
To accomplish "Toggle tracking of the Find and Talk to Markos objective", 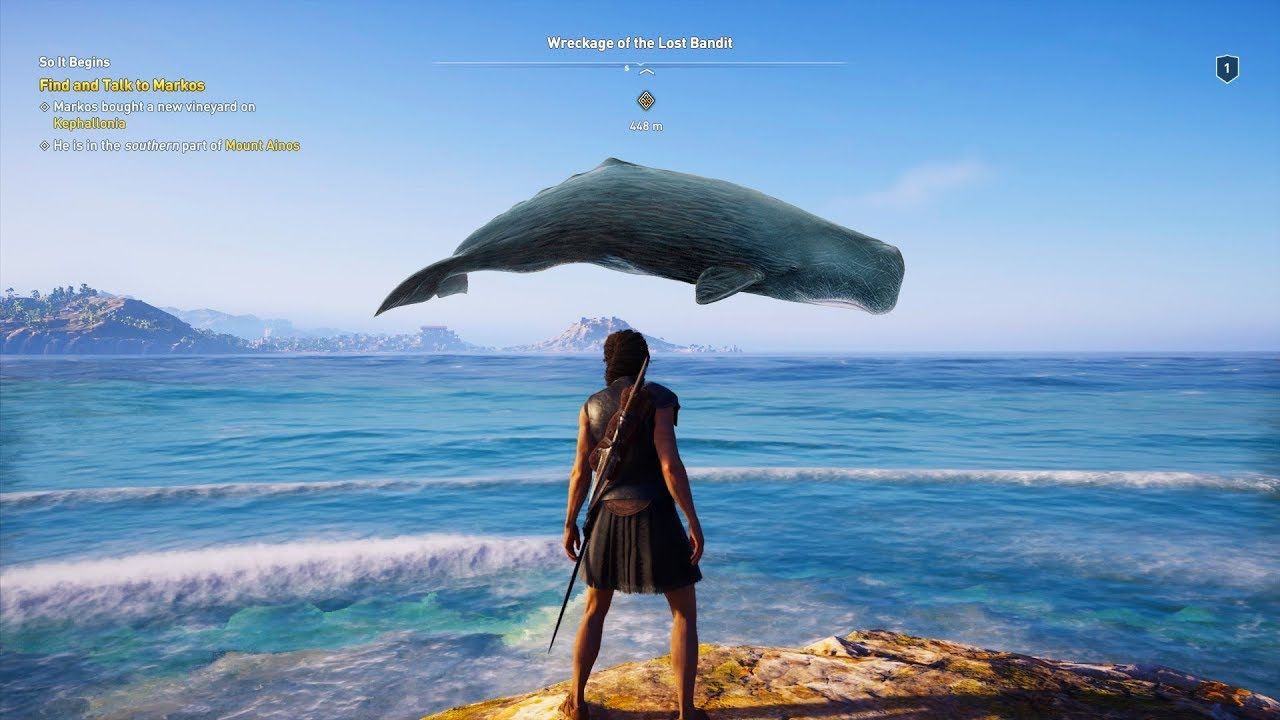I will click(x=122, y=84).
